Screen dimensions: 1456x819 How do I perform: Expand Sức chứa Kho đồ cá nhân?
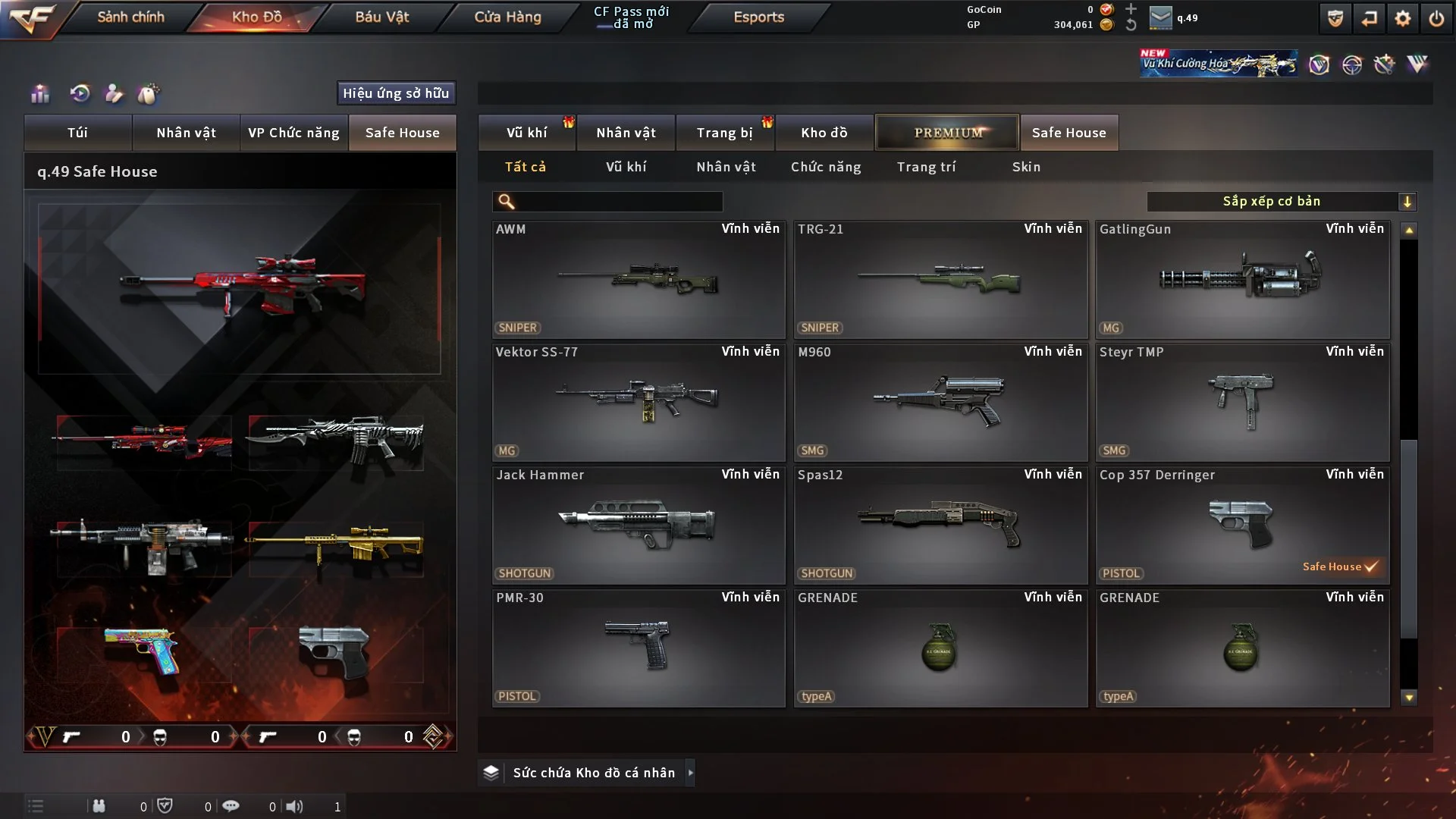click(x=594, y=773)
